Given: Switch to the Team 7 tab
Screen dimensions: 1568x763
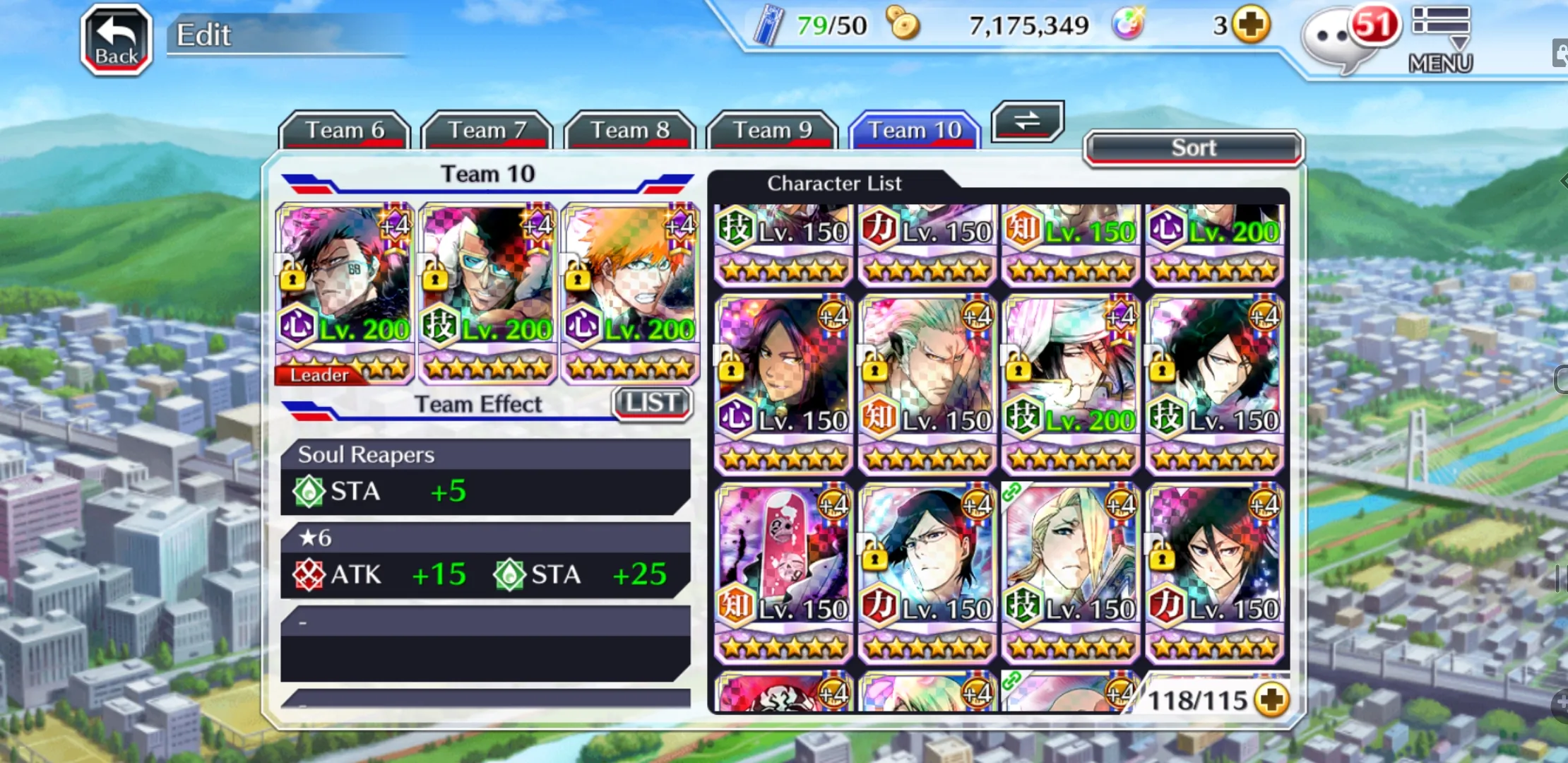Looking at the screenshot, I should (487, 130).
